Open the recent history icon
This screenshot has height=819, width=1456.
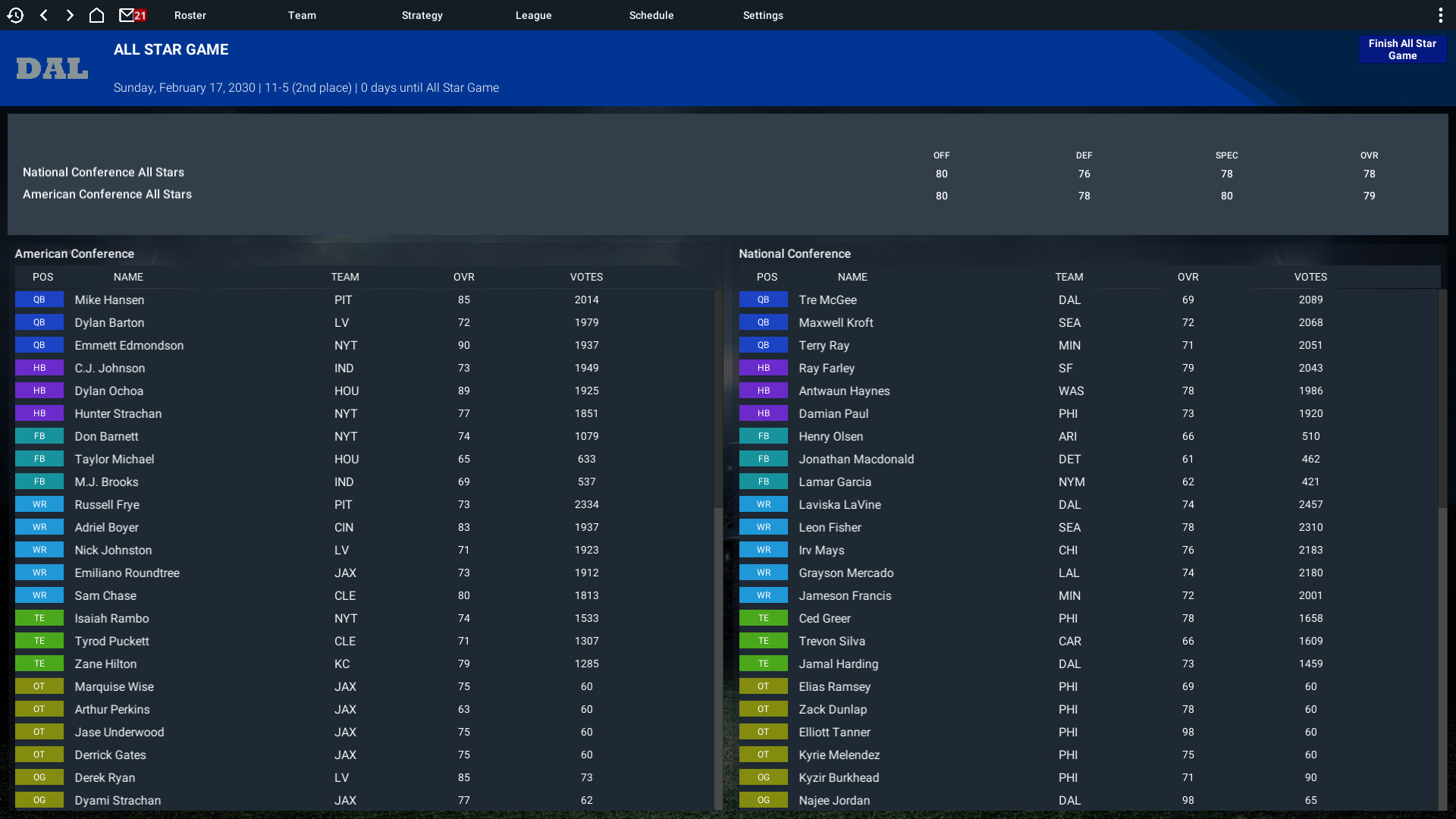click(x=15, y=14)
